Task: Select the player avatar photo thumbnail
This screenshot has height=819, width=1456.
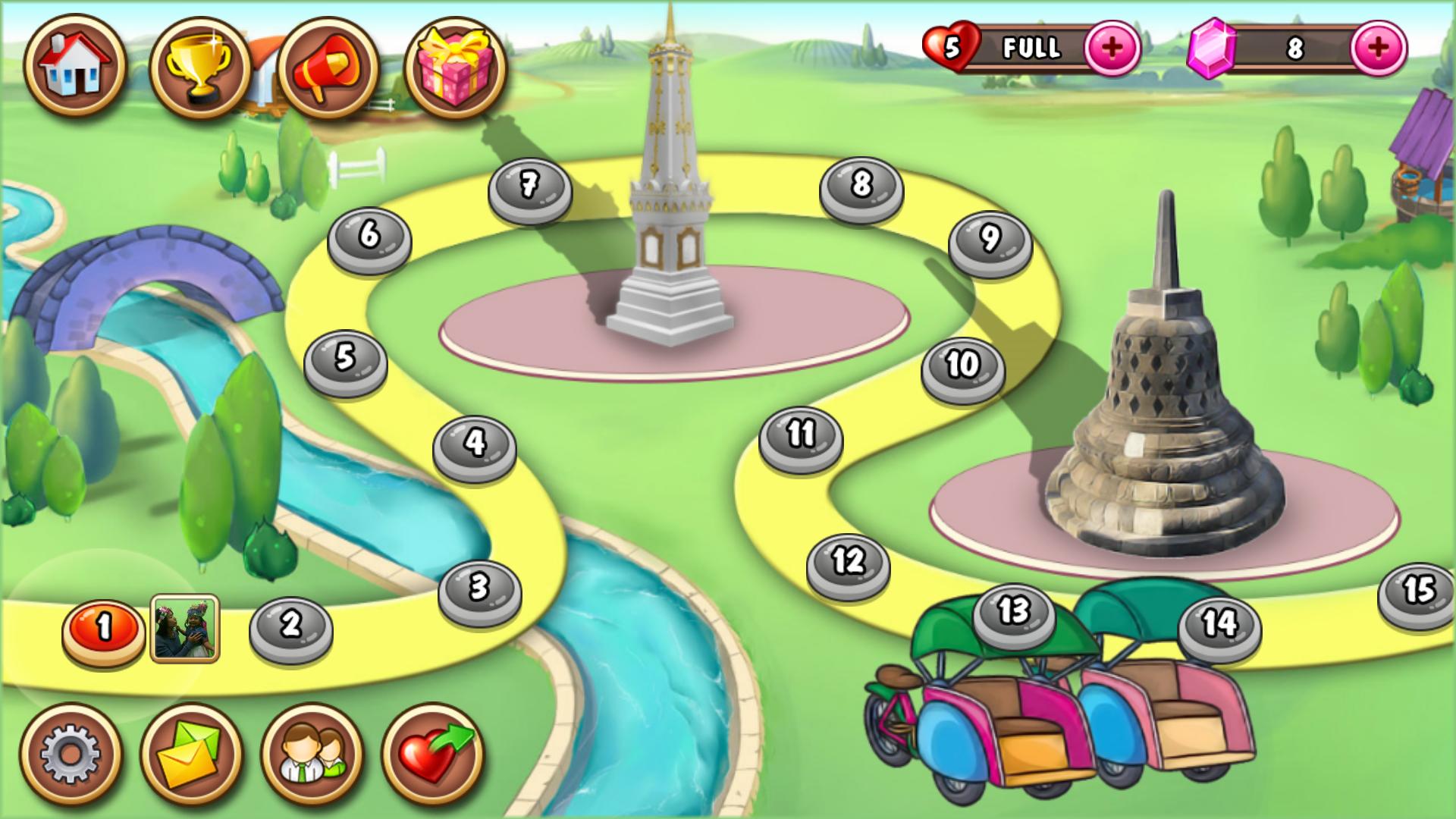Action: pyautogui.click(x=185, y=629)
